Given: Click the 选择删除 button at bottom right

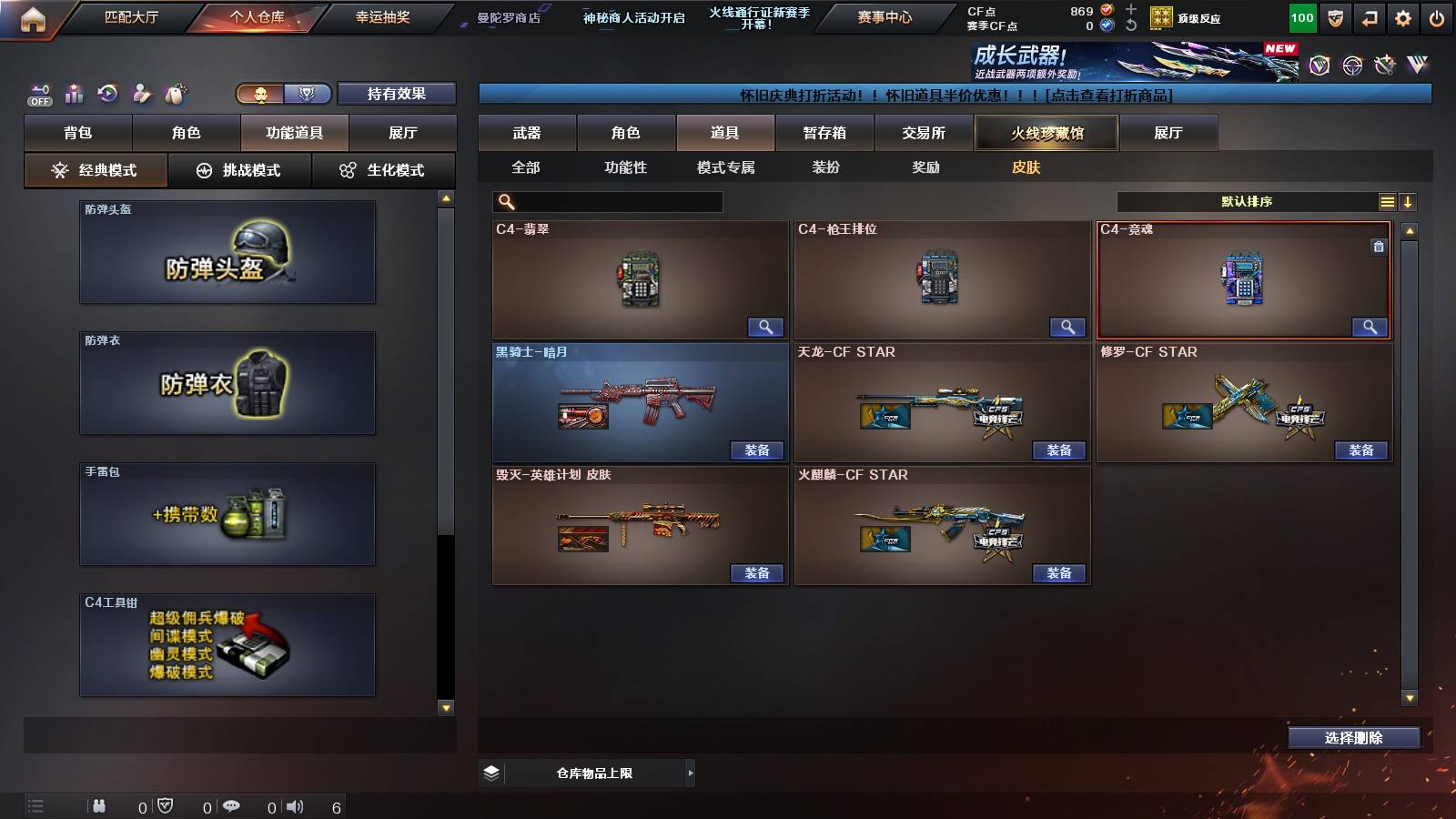Looking at the screenshot, I should [1353, 737].
